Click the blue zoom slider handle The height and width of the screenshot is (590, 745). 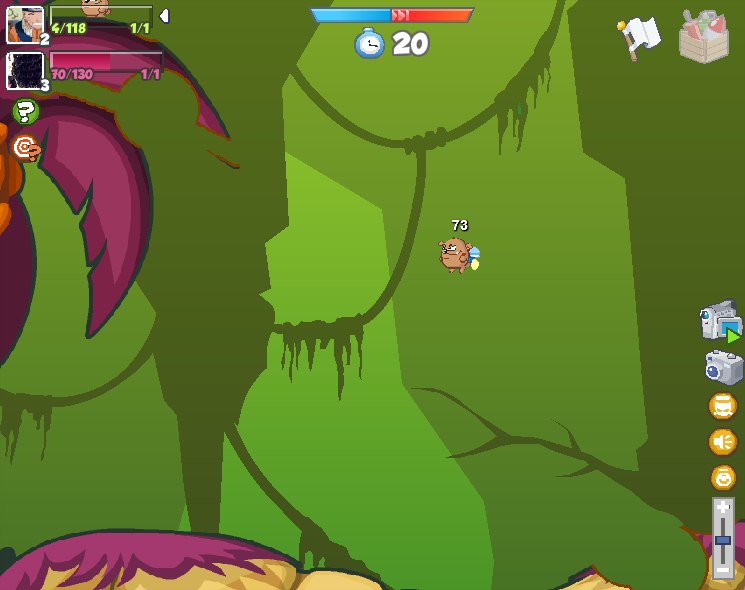pos(722,540)
